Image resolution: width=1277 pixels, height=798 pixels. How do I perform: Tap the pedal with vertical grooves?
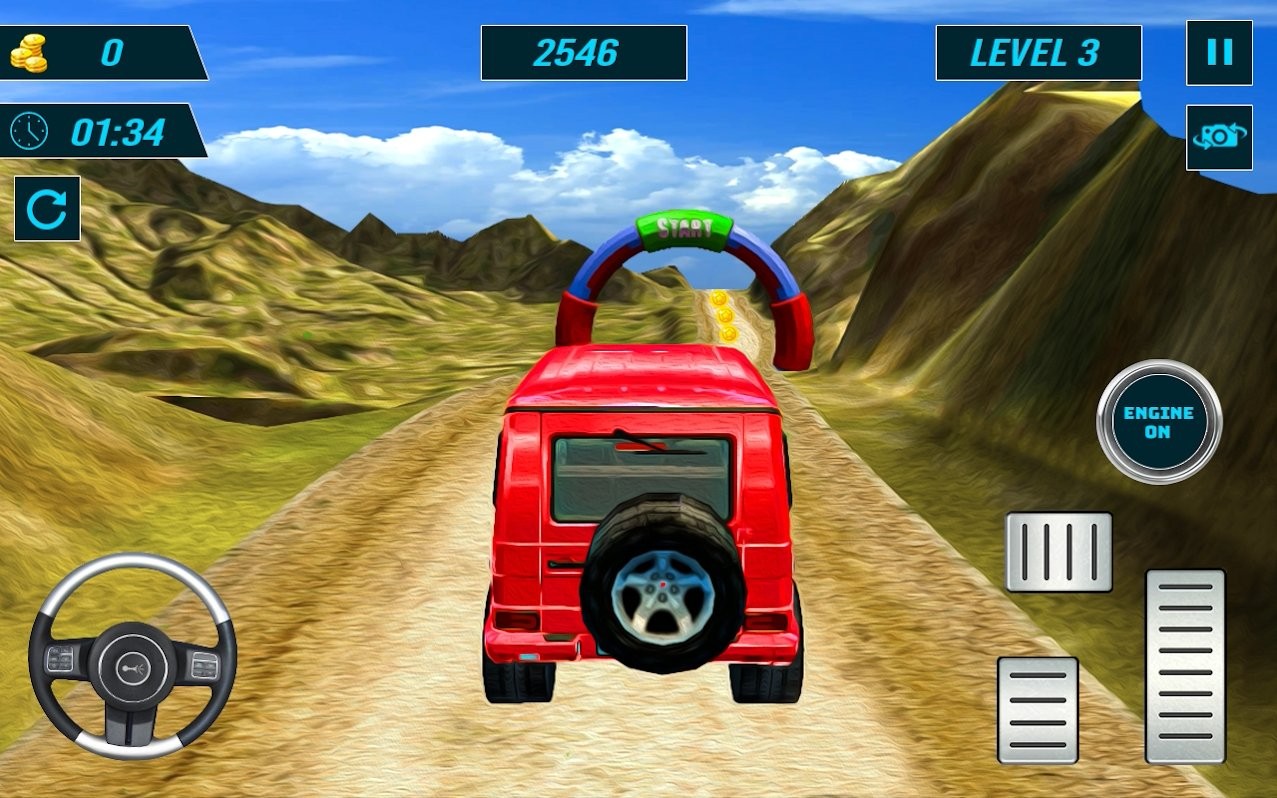[1059, 552]
